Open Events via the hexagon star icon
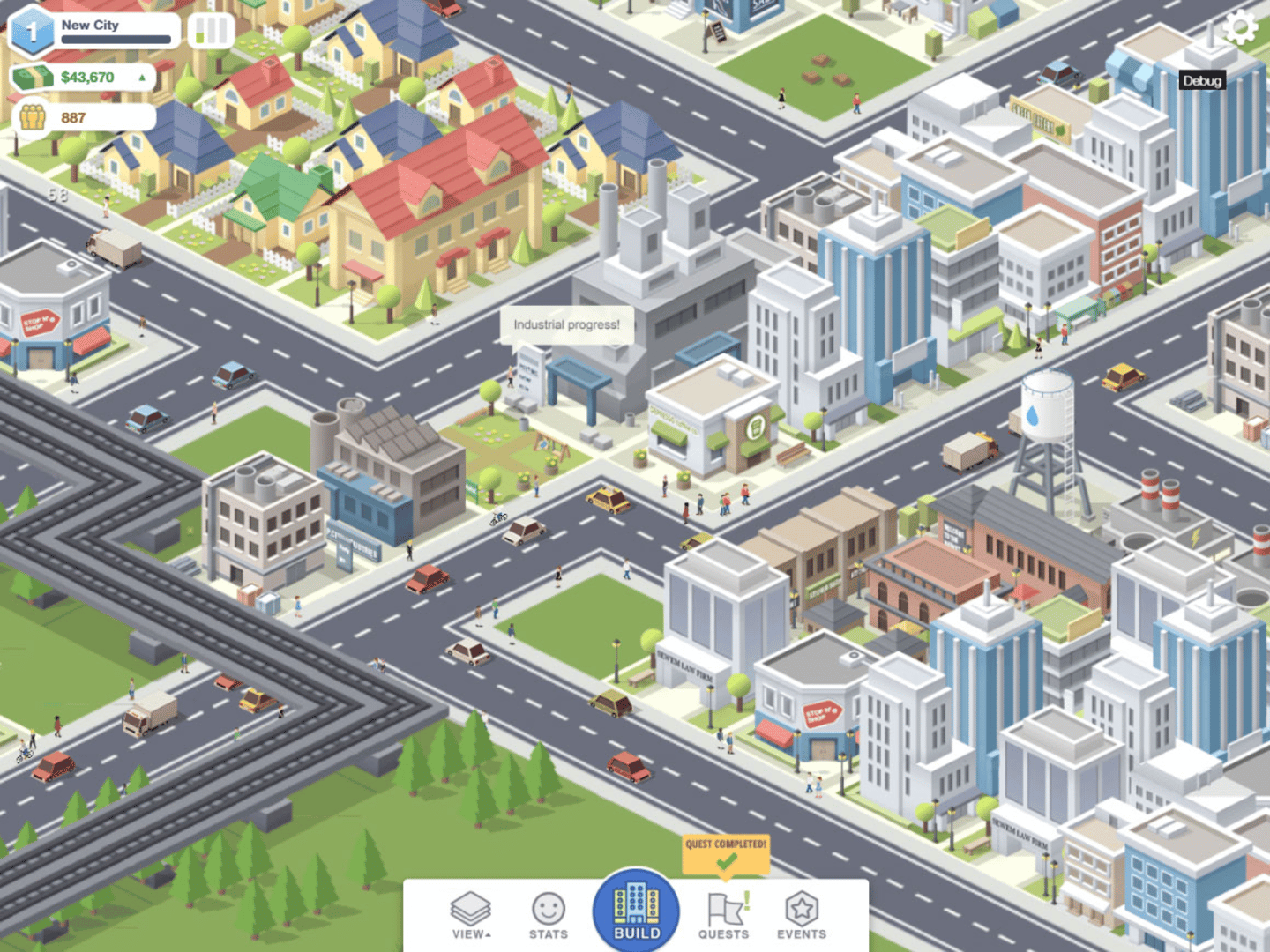The image size is (1270, 952). tap(801, 908)
